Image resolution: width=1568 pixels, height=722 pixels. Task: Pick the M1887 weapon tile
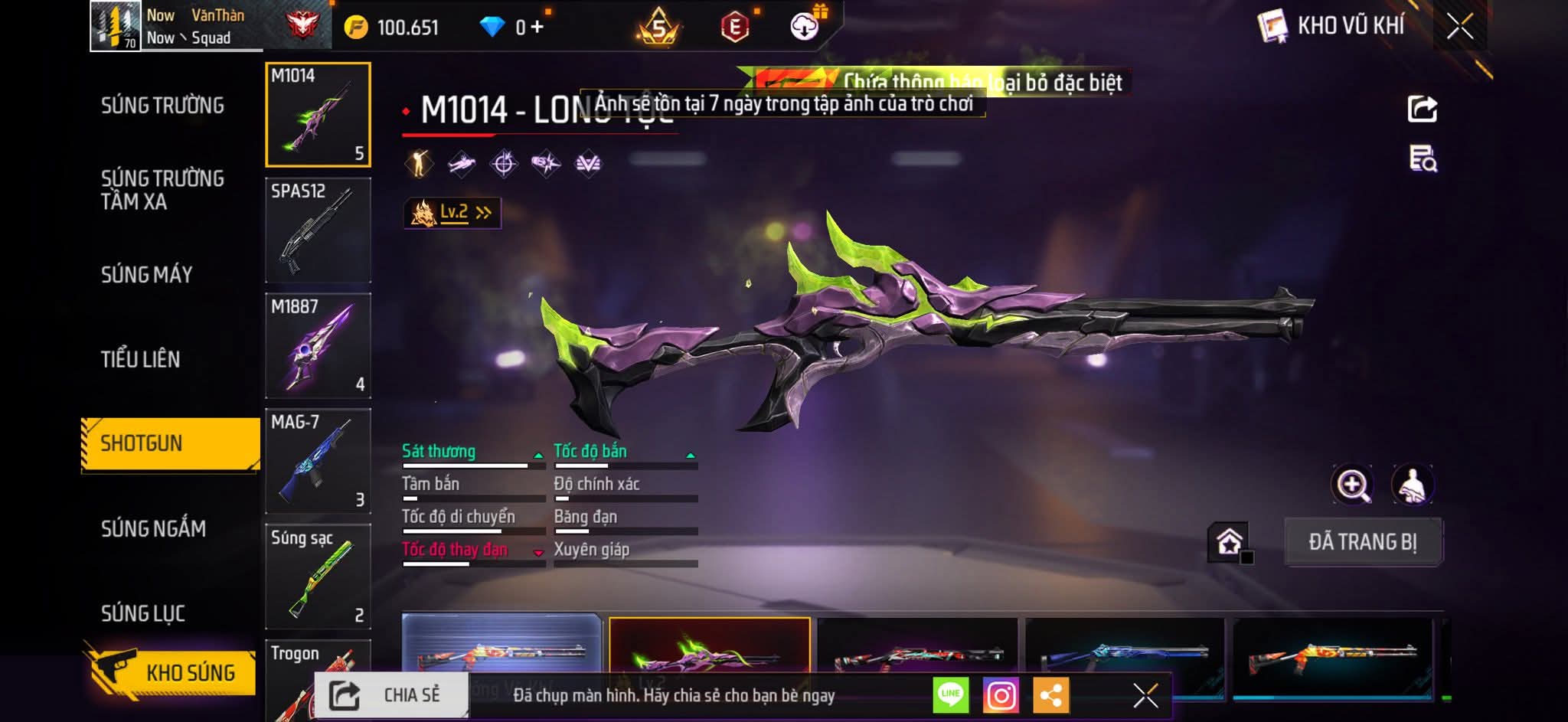(318, 346)
